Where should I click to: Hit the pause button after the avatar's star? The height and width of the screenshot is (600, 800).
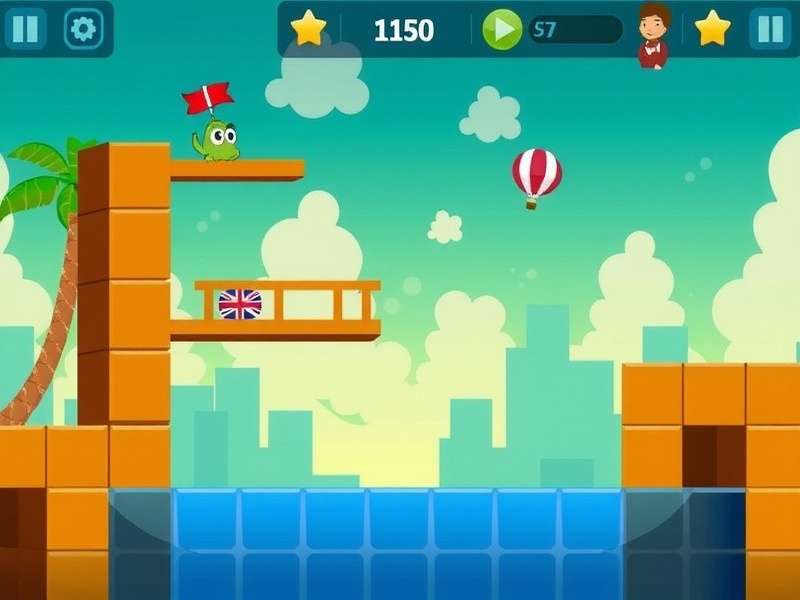(x=770, y=29)
